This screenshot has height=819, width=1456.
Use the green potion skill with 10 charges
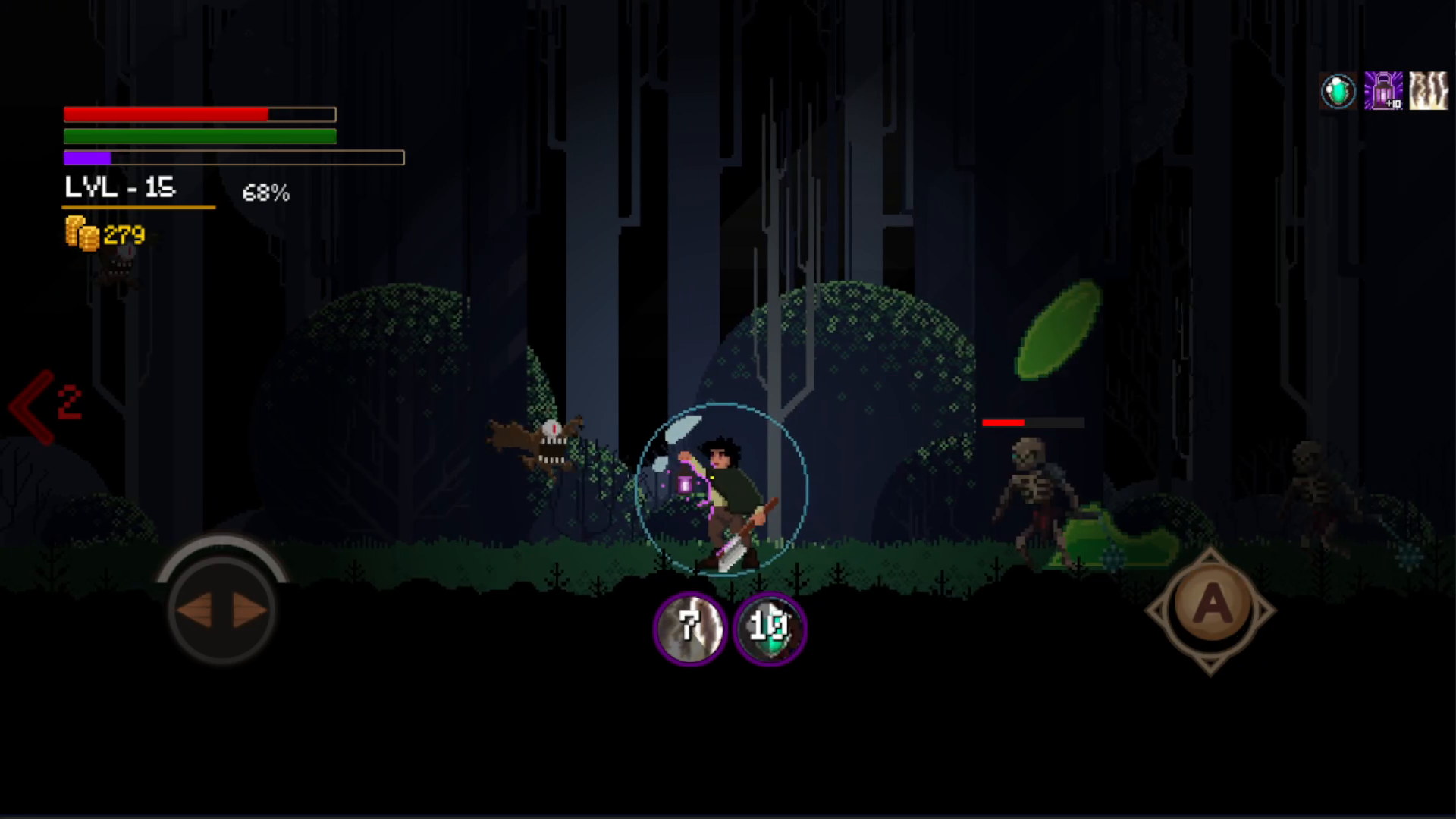(770, 628)
